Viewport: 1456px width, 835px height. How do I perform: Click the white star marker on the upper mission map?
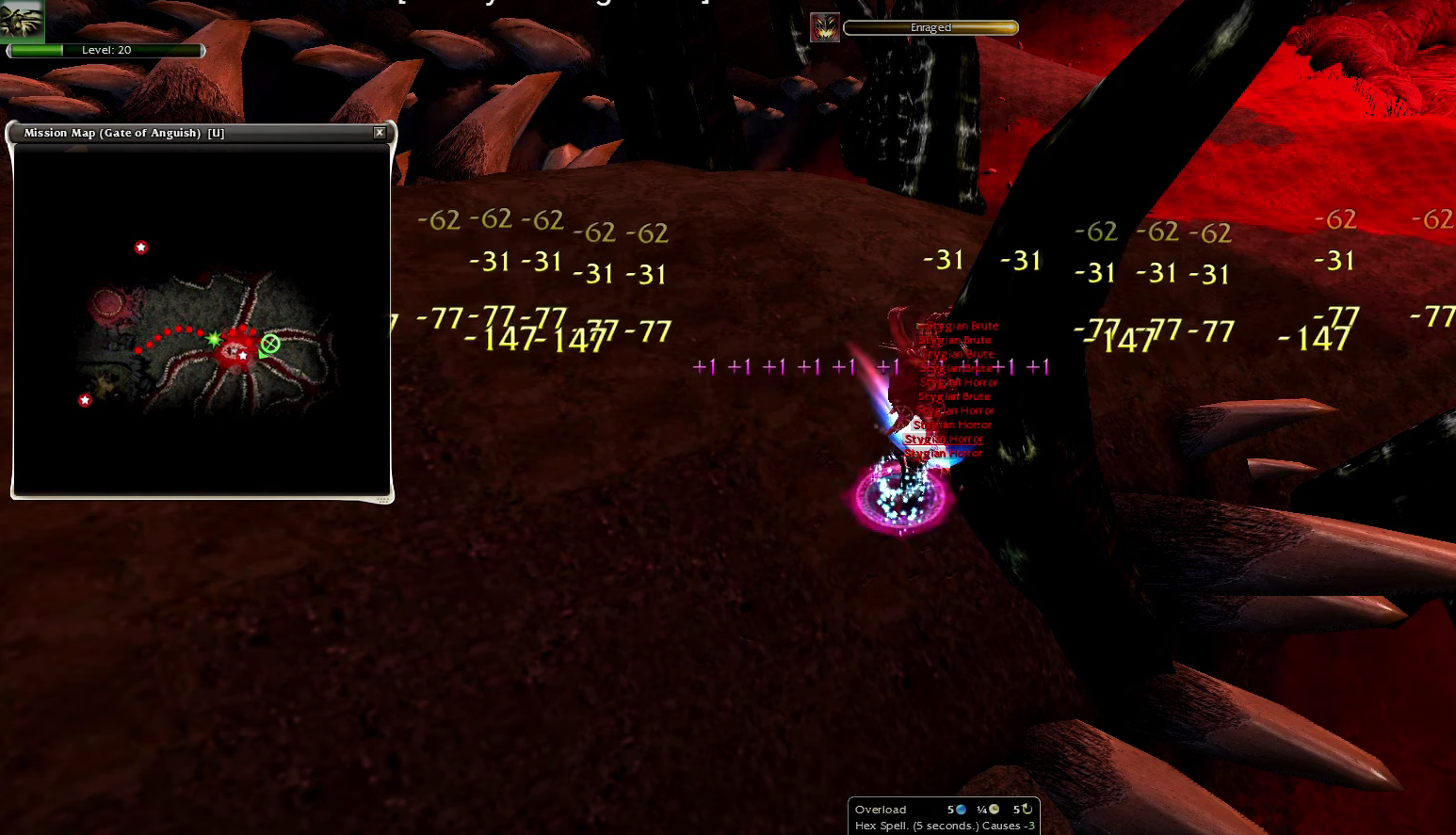(x=141, y=248)
